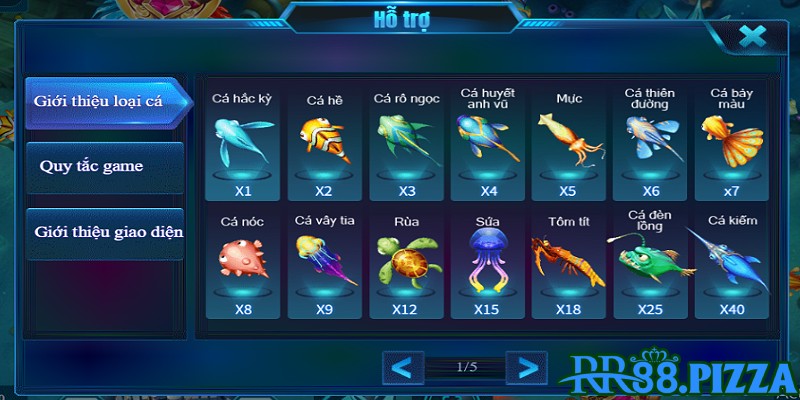Choose the Cá kiếm swordfish X40 tile
800x400 pixels.
click(x=732, y=263)
